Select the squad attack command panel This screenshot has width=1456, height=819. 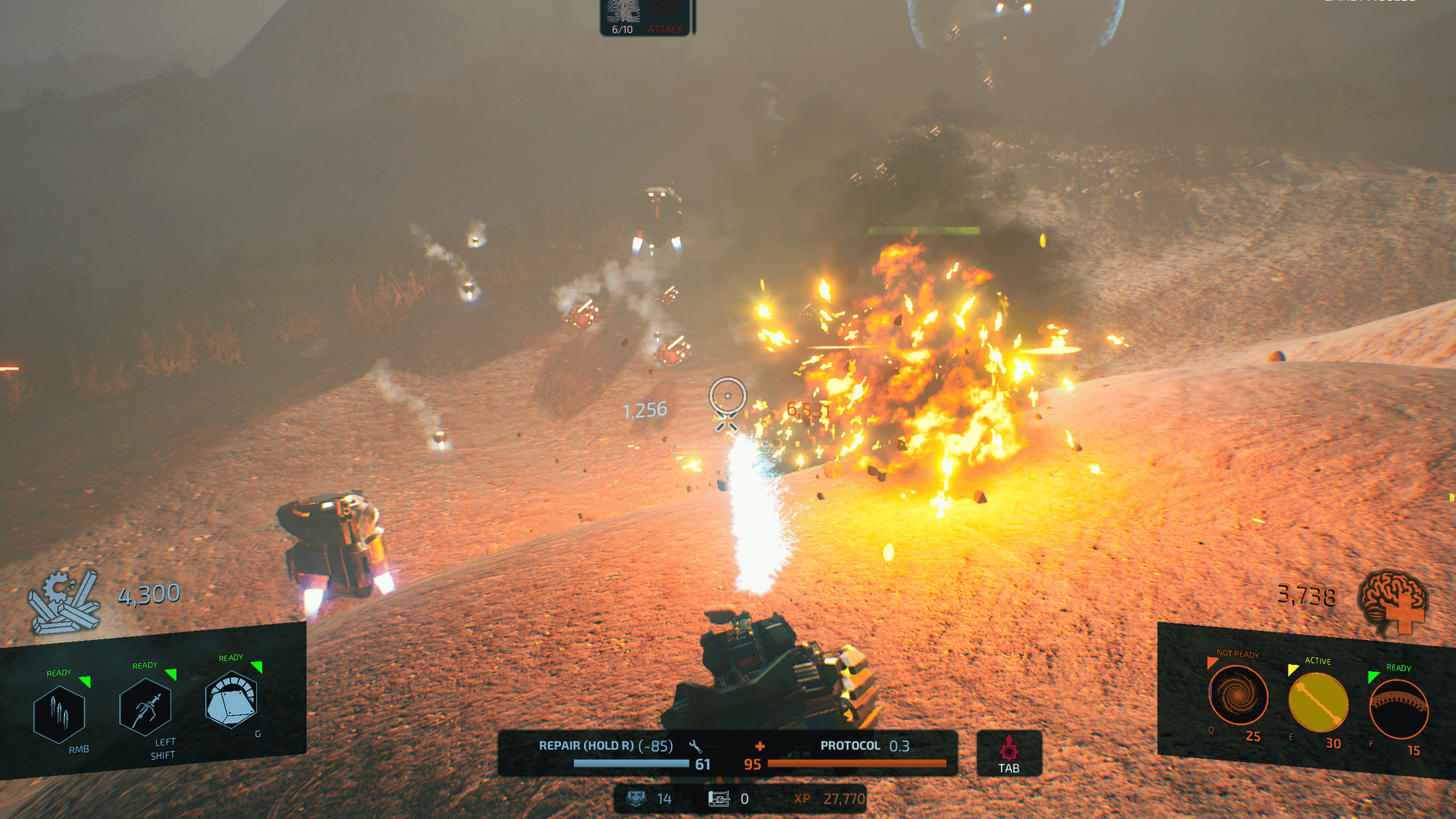click(x=645, y=17)
